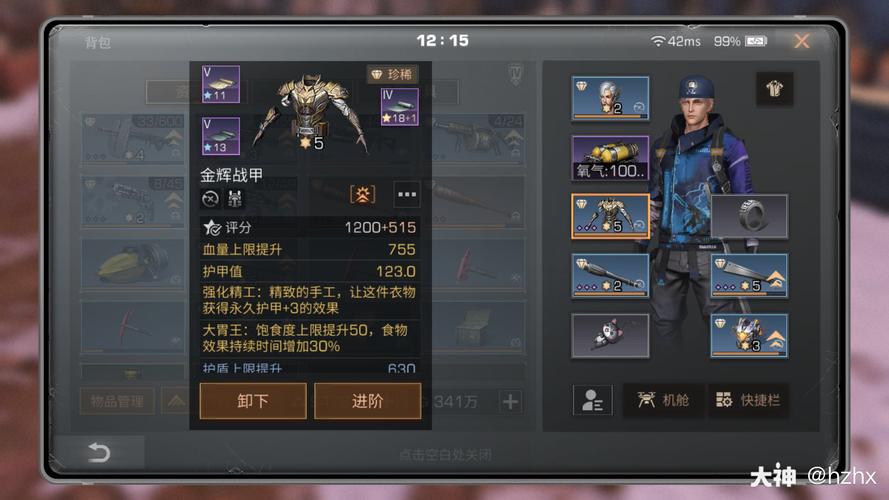
Task: Tap the IV 18+1 attachment module
Action: 400,107
